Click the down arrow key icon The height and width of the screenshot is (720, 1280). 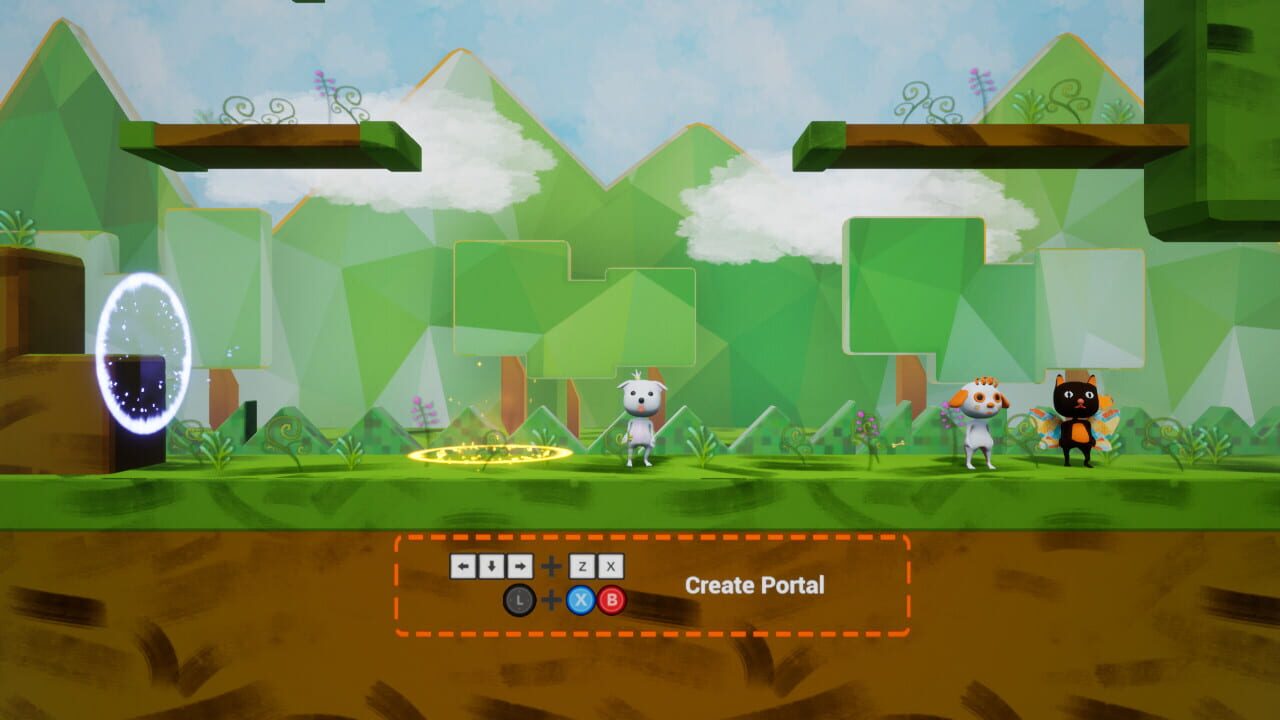click(491, 566)
